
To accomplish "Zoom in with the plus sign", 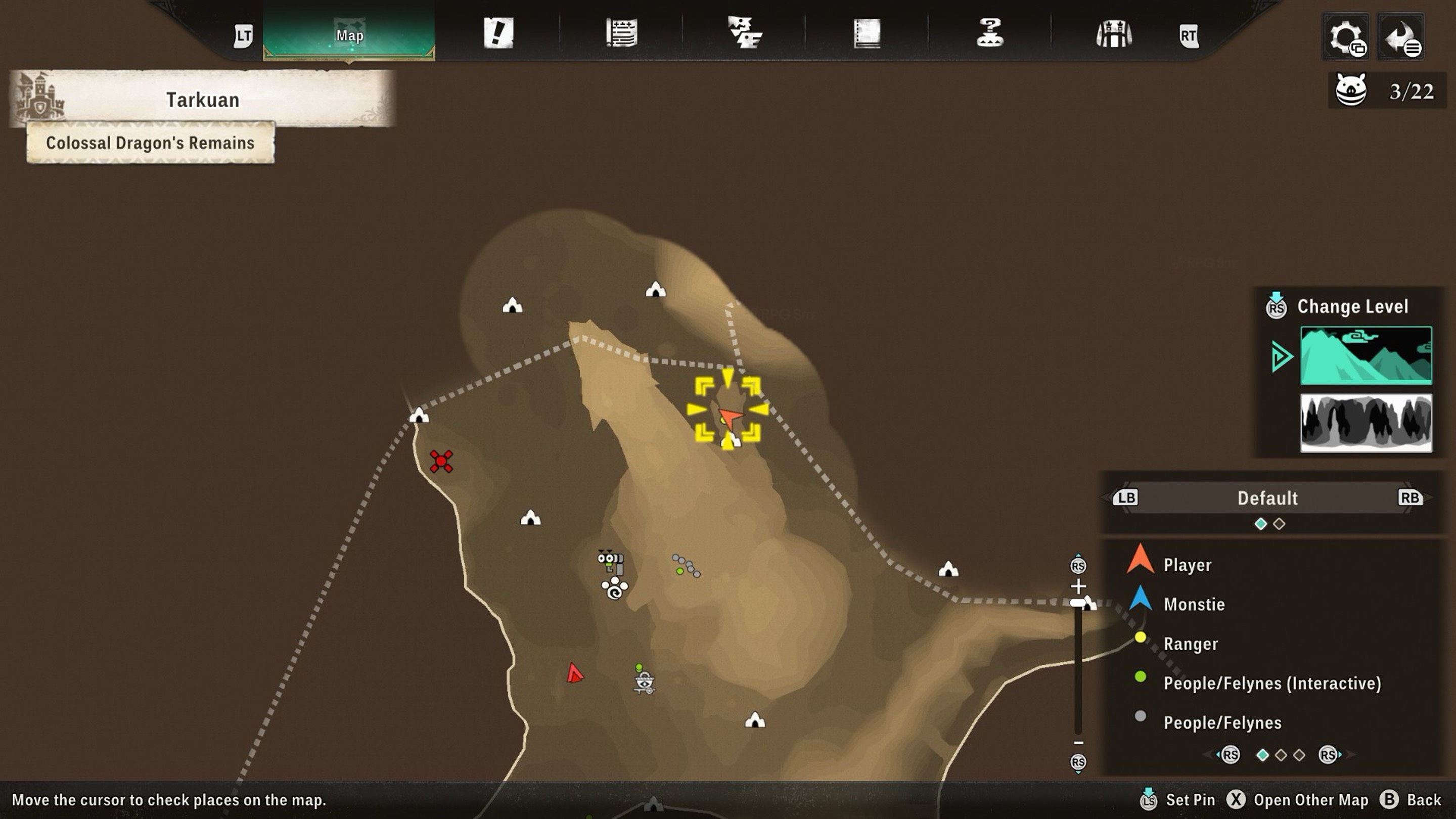I will coord(1078,585).
